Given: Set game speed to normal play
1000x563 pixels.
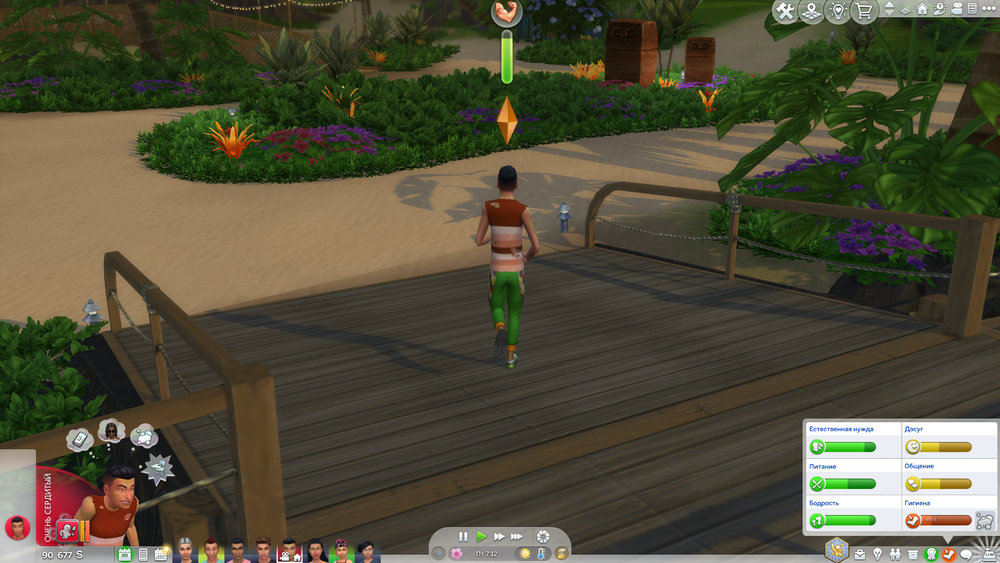Looking at the screenshot, I should [x=481, y=537].
